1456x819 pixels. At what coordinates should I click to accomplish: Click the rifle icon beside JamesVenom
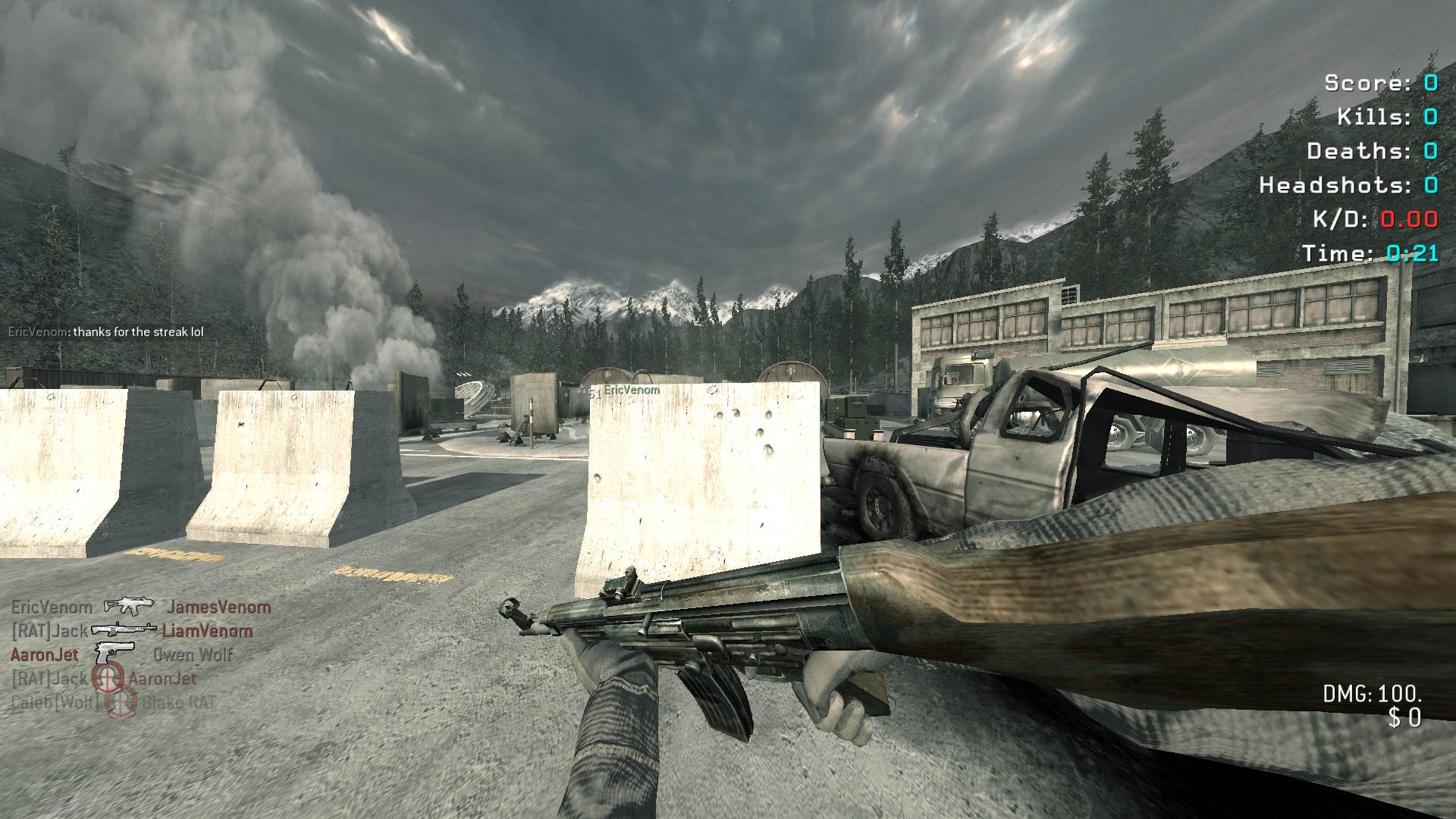[129, 606]
